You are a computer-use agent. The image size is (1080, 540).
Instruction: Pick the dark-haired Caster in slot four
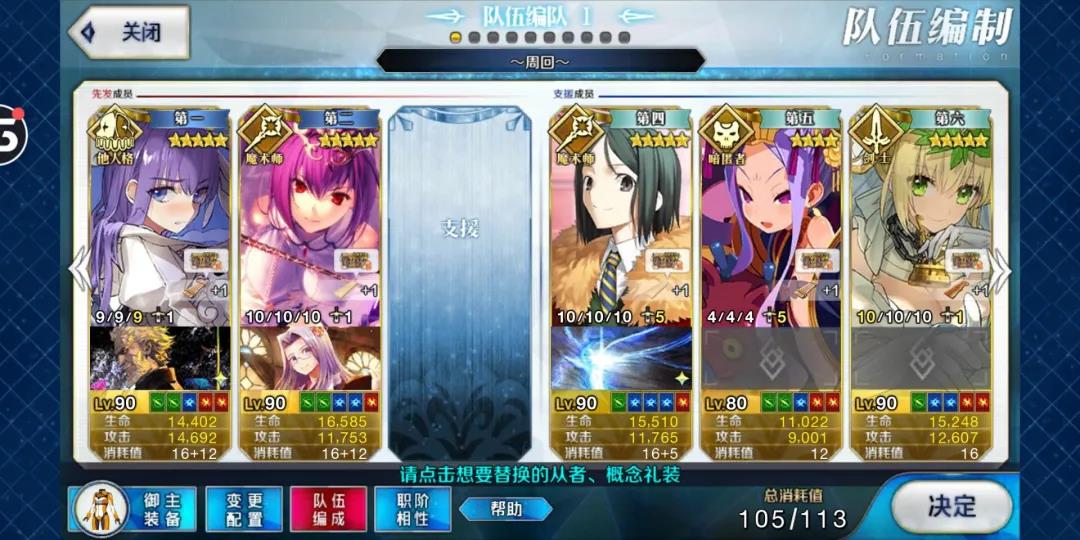click(620, 220)
